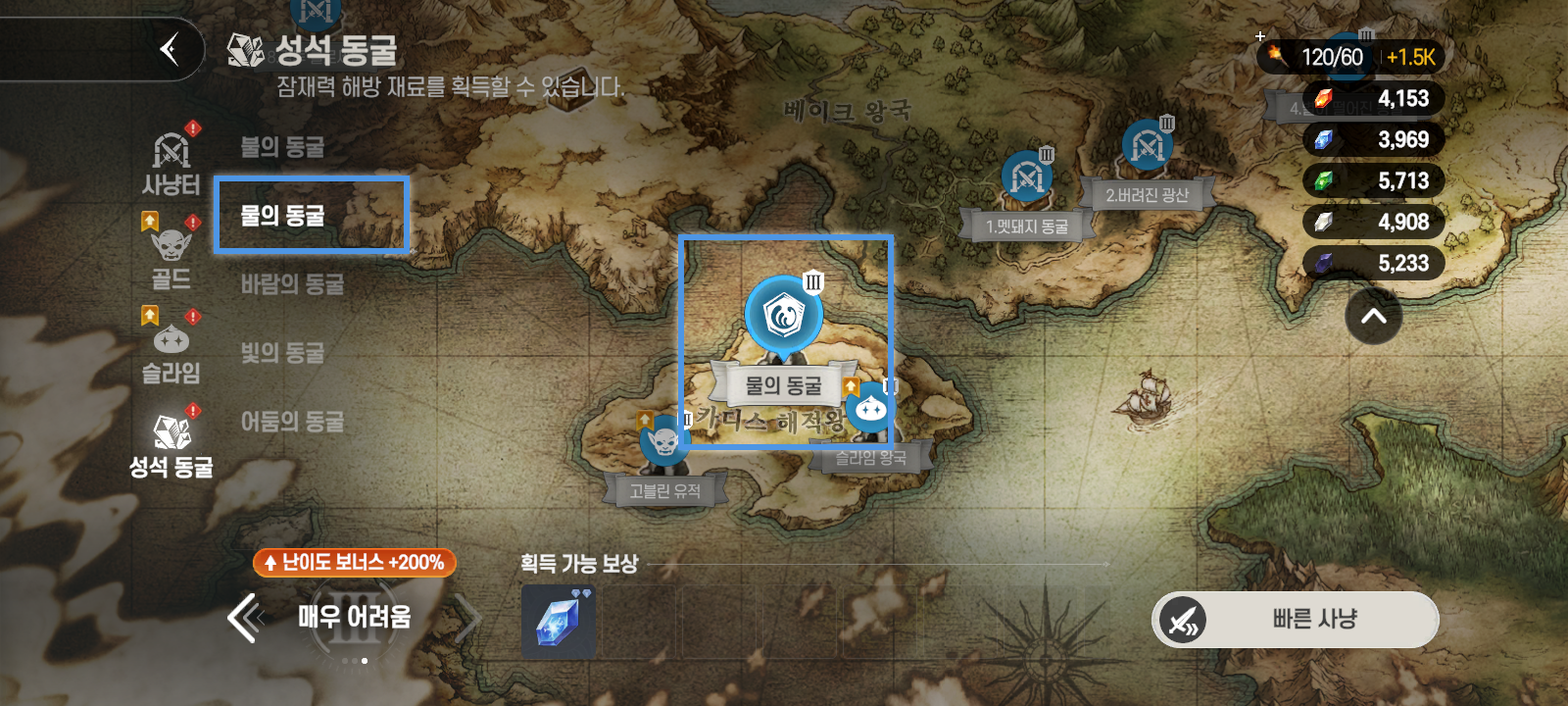Click the red gem currency icon

click(1323, 98)
